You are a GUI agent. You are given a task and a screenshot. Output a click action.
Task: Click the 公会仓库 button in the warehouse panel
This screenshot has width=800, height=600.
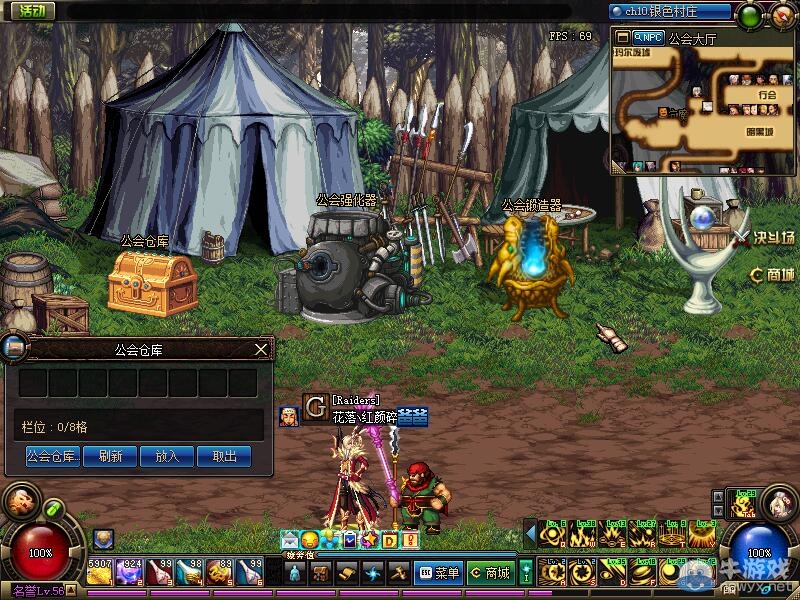point(53,456)
